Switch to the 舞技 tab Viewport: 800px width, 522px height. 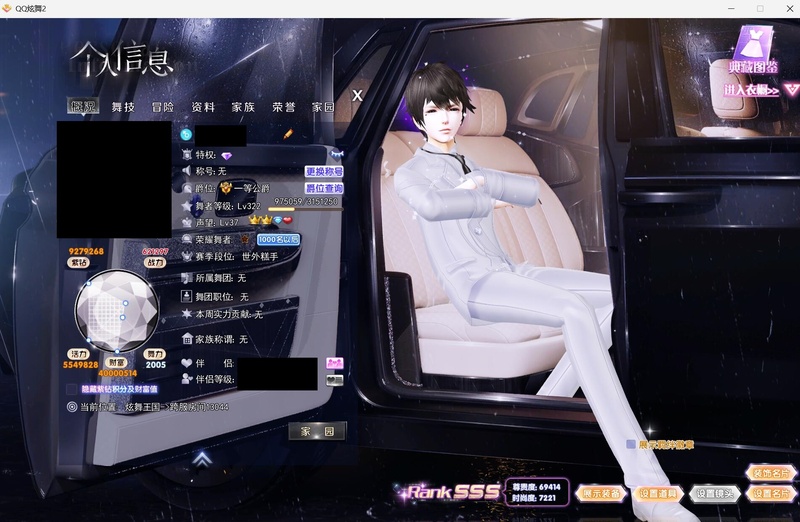coord(123,106)
